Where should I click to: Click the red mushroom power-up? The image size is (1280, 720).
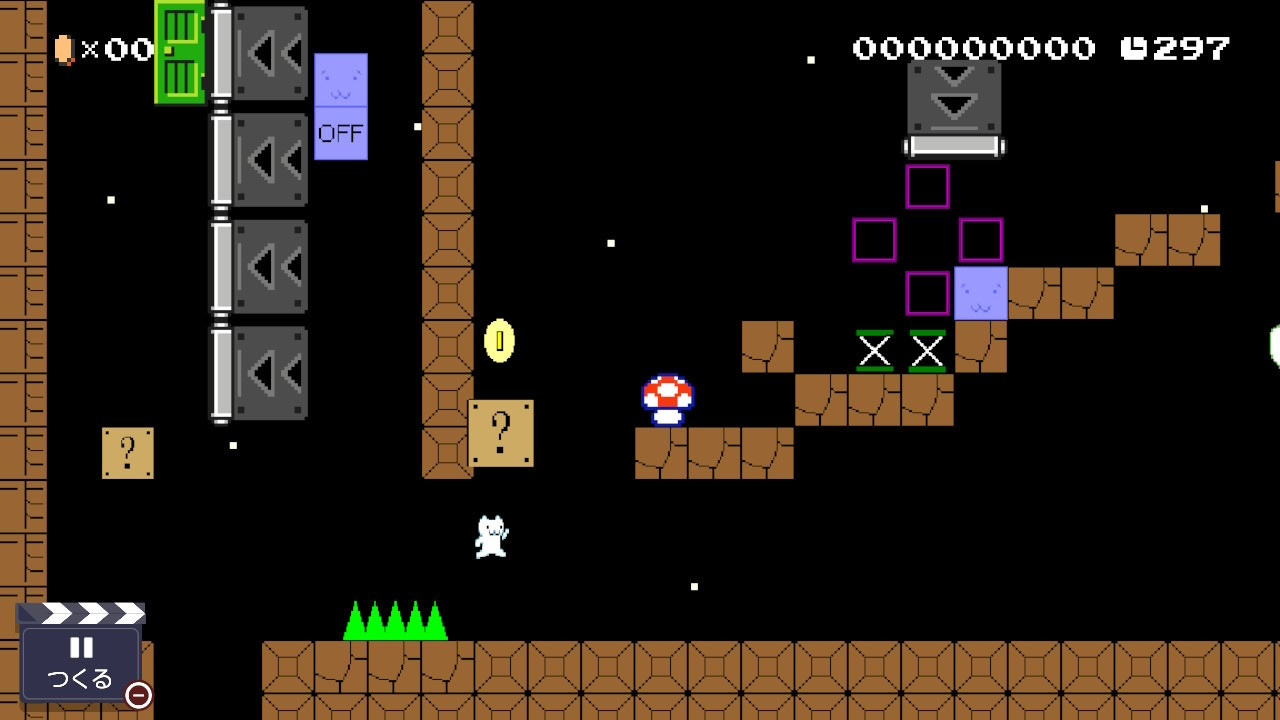[667, 396]
